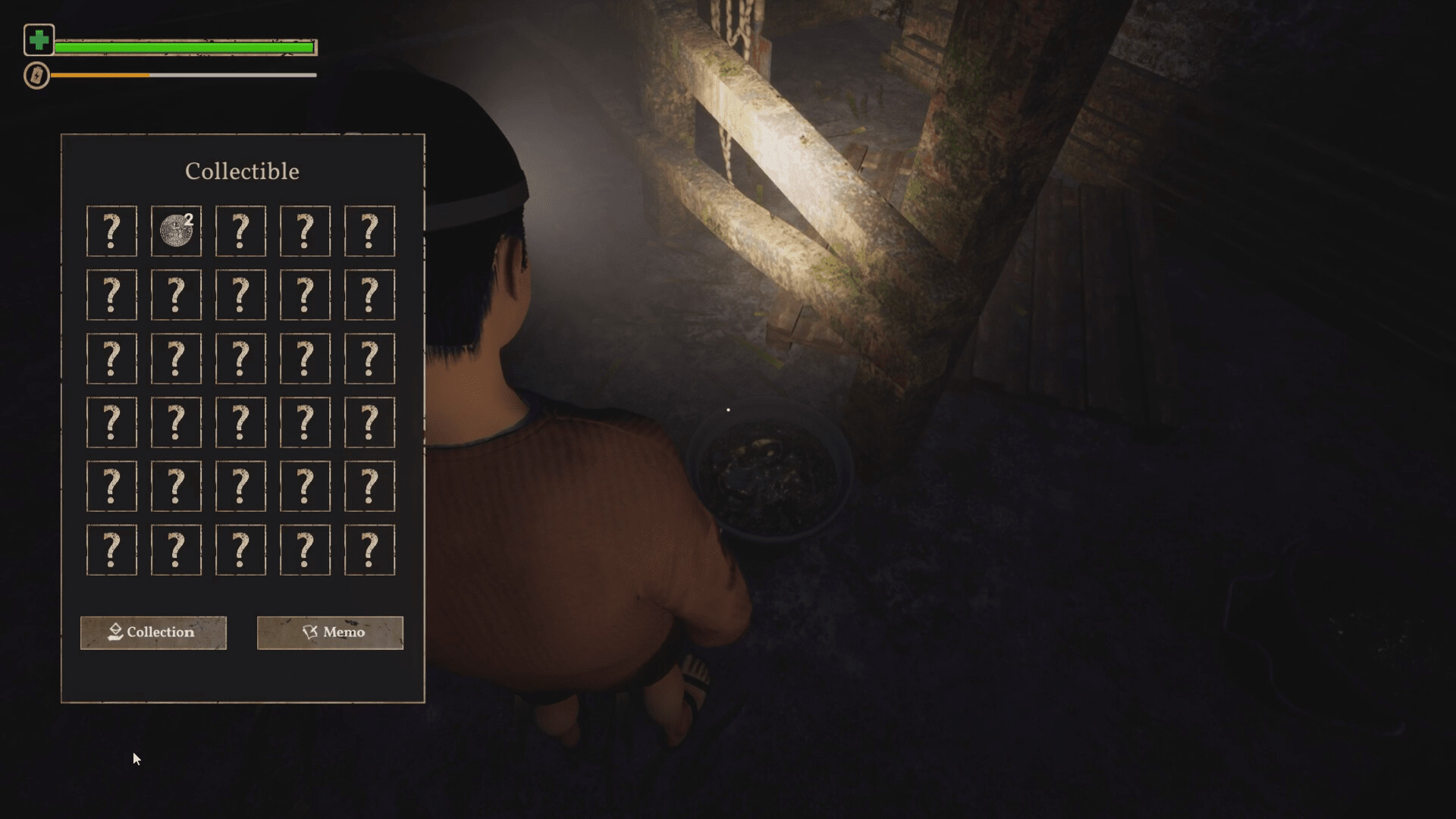Click the green cross health icon
1456x819 pixels.
point(39,41)
